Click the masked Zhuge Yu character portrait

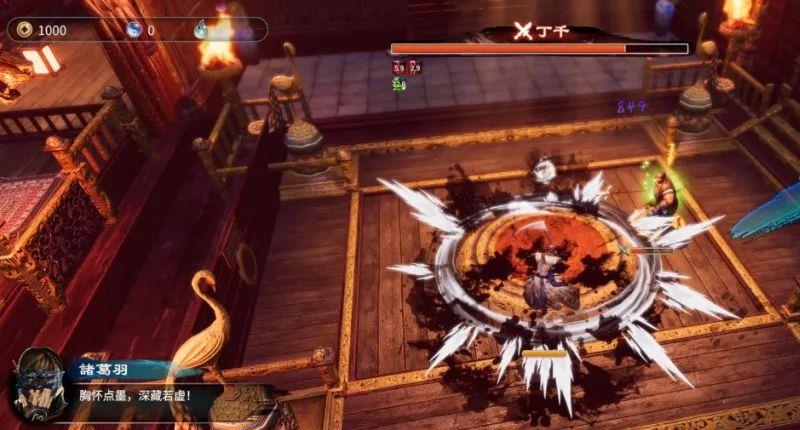tap(39, 387)
